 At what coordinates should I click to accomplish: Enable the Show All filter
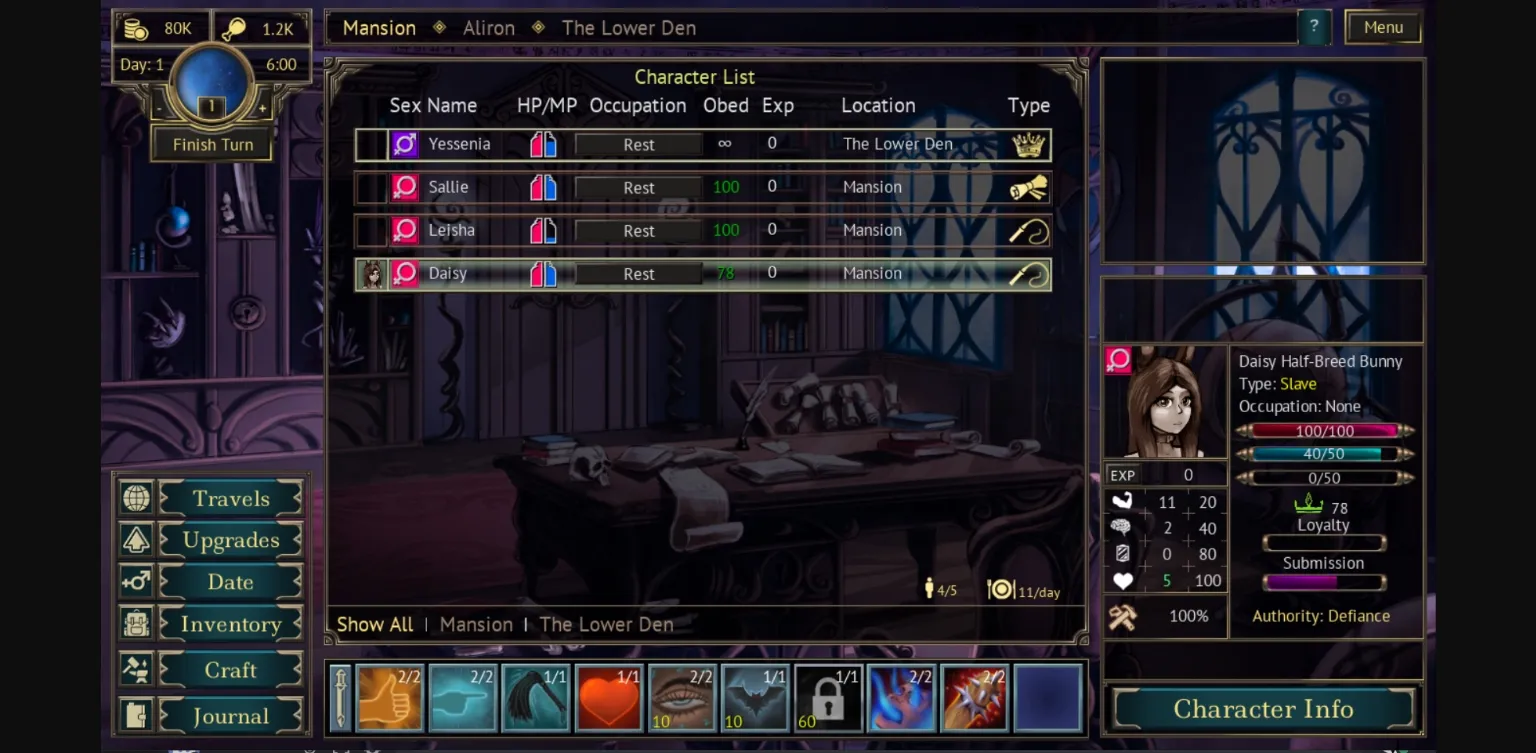375,624
